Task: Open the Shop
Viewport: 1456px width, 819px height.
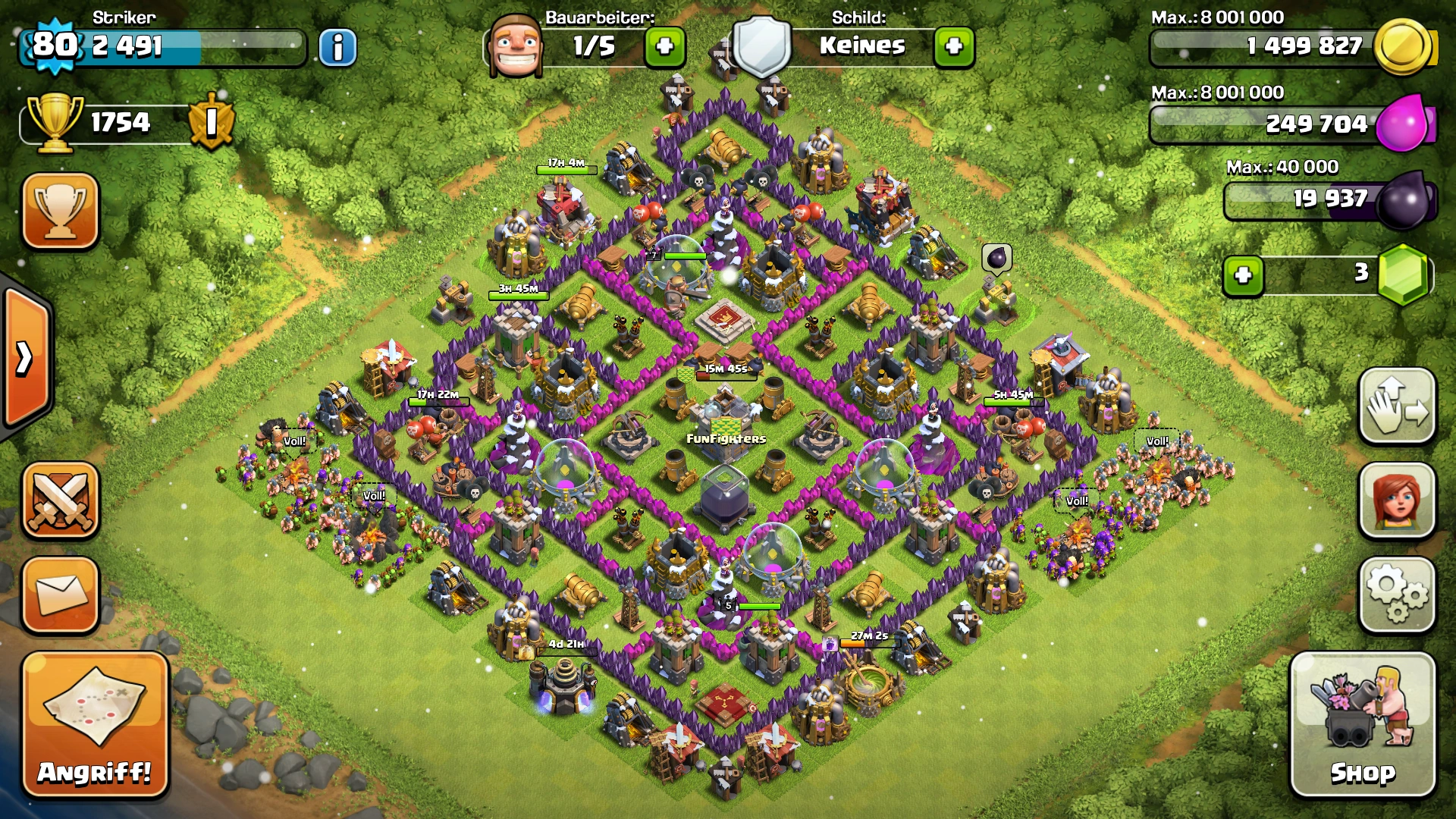Action: [1363, 724]
